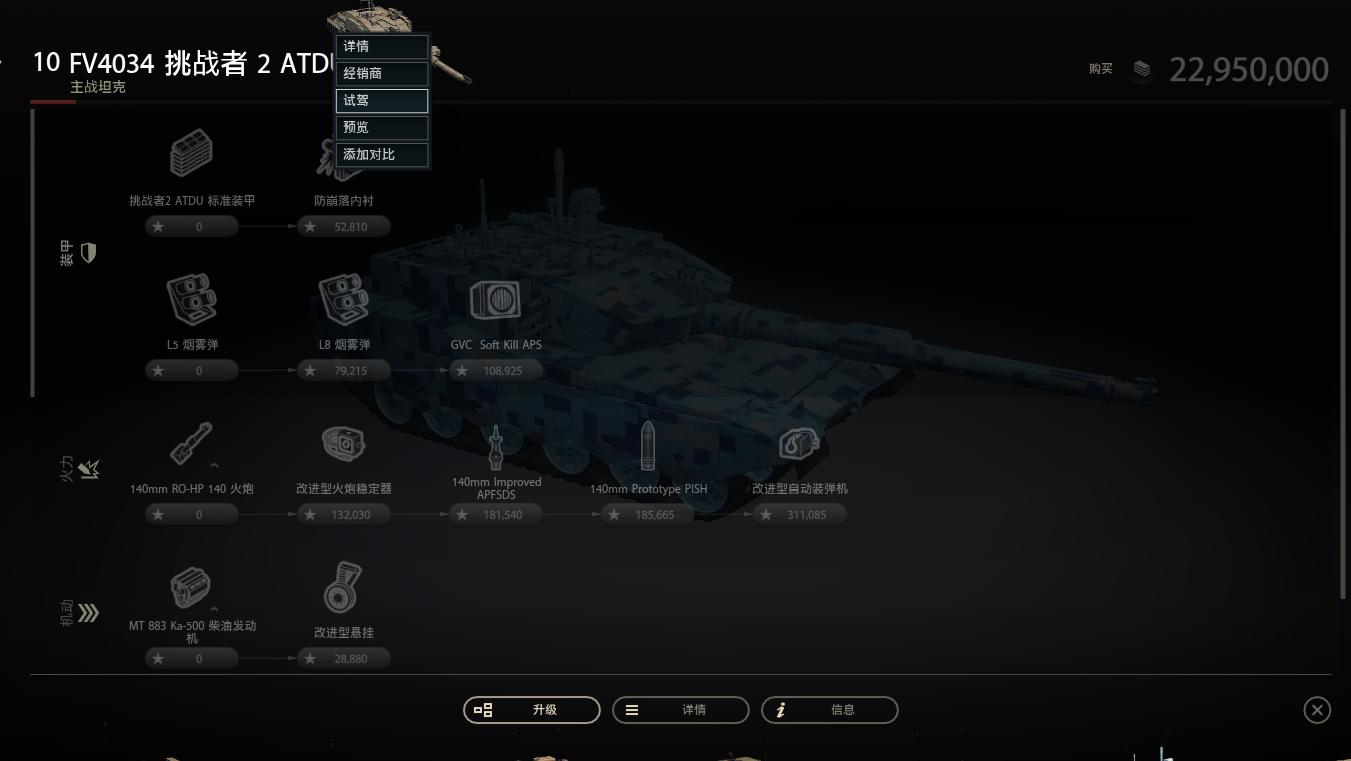Select the 140mm RO-HP 140 火炮 upgrade
1351x761 pixels.
click(x=191, y=442)
